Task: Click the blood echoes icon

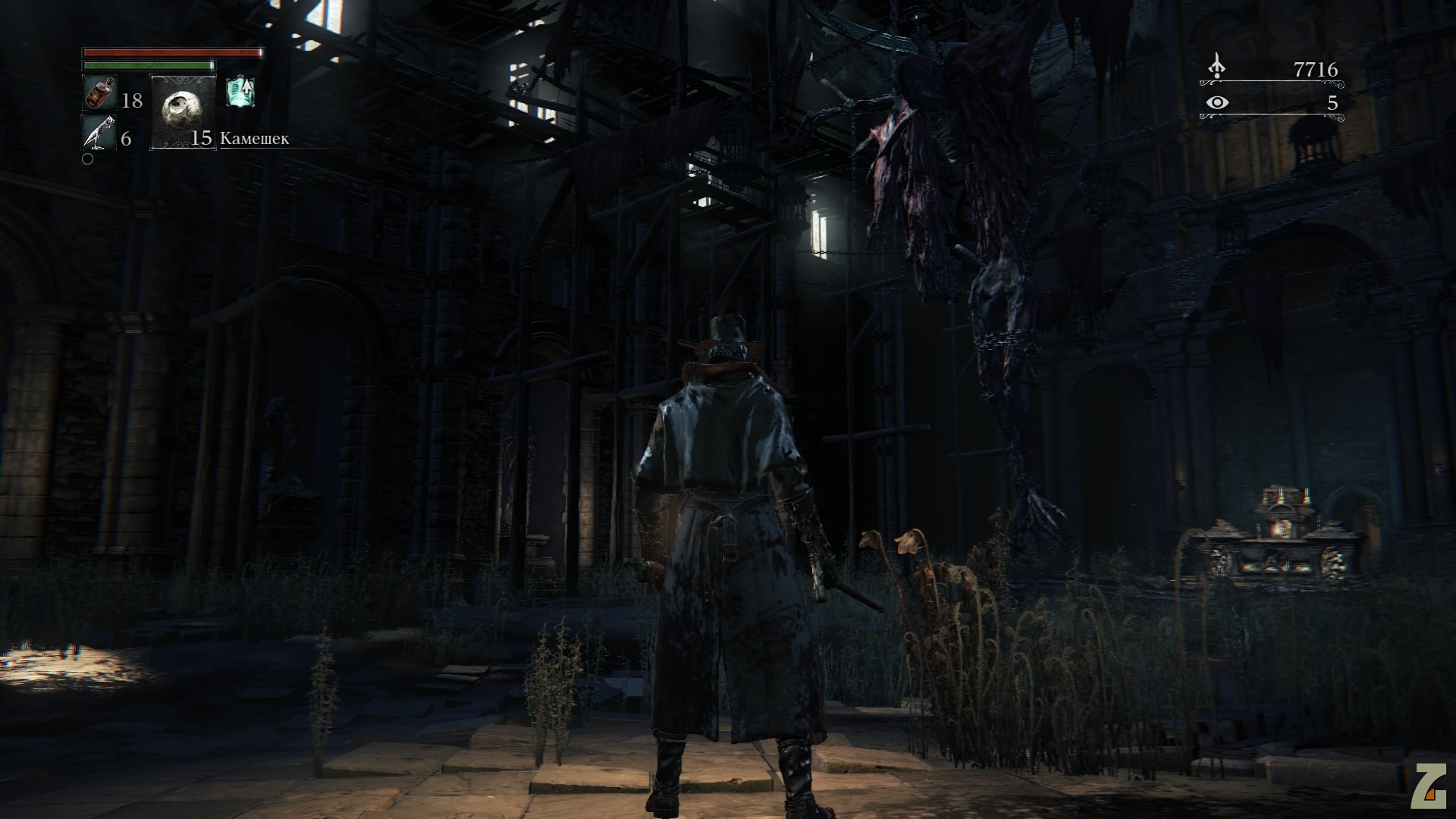Action: [x=1216, y=67]
